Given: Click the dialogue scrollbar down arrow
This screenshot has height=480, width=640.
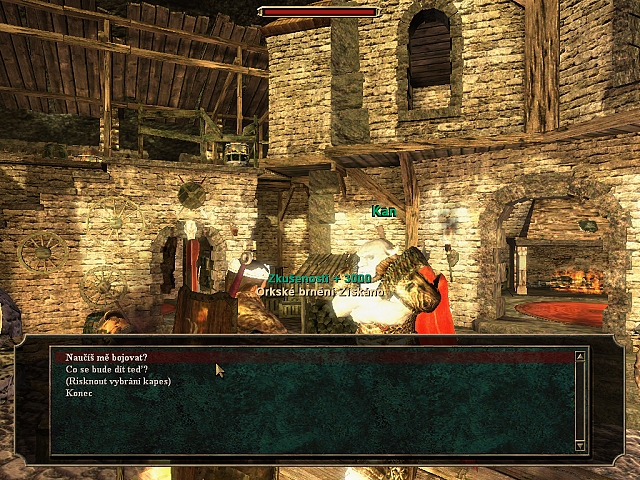Looking at the screenshot, I should click(580, 445).
